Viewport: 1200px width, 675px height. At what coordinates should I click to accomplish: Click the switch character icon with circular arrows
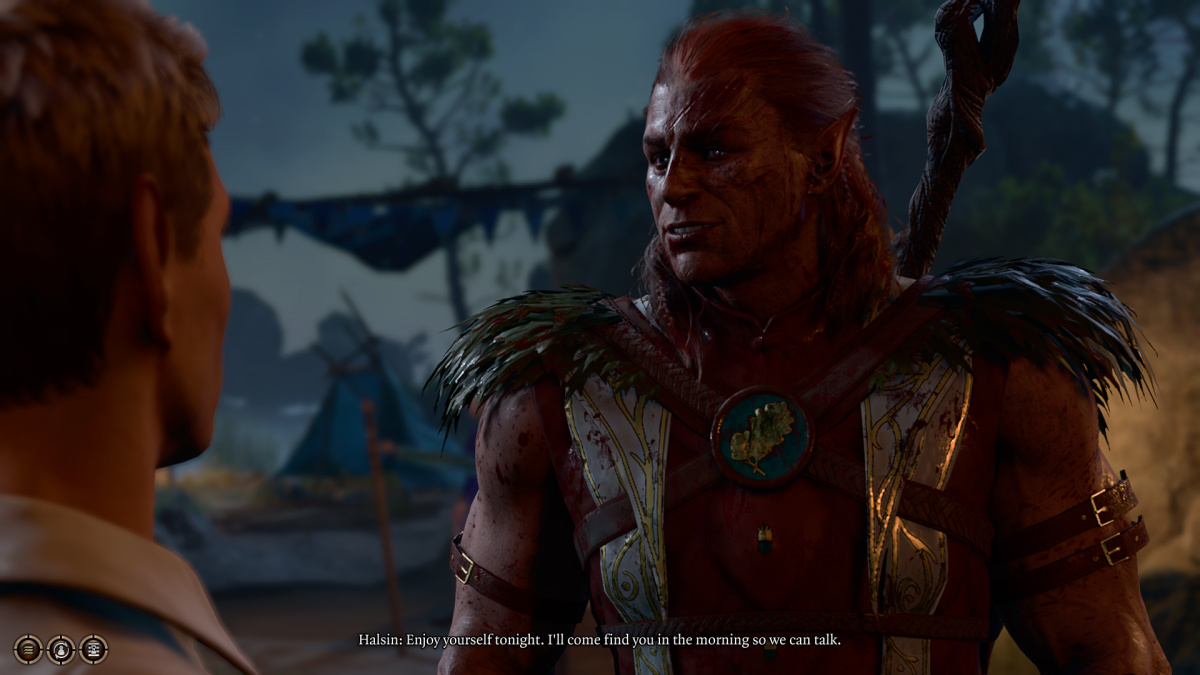coord(61,649)
